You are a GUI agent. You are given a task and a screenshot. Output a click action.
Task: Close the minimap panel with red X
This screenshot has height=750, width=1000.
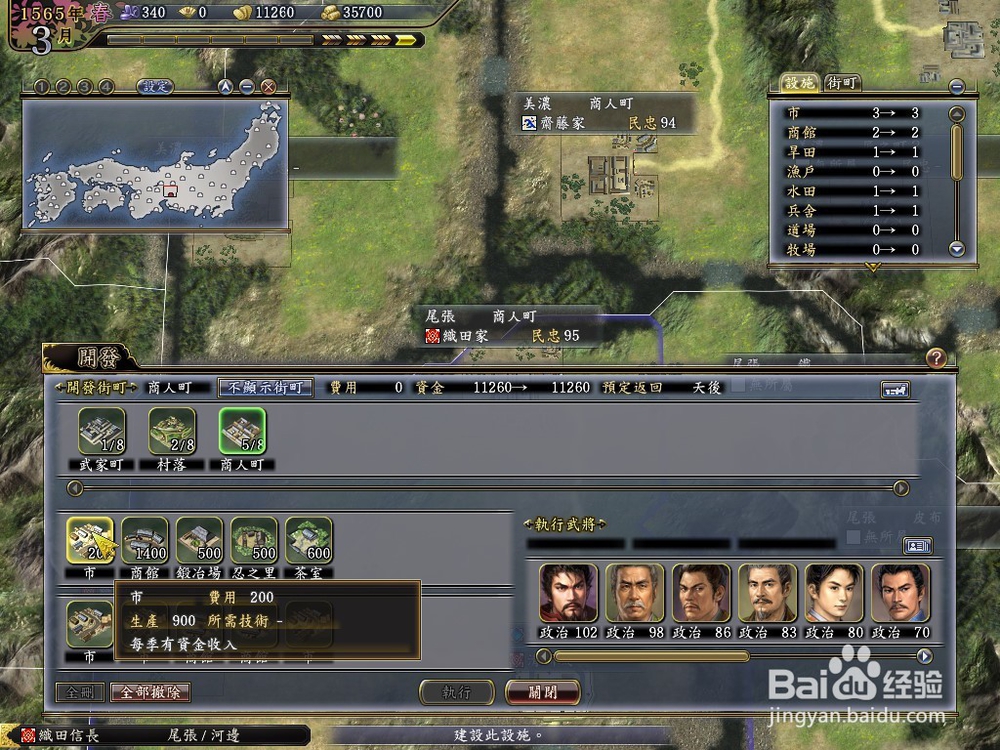point(268,87)
